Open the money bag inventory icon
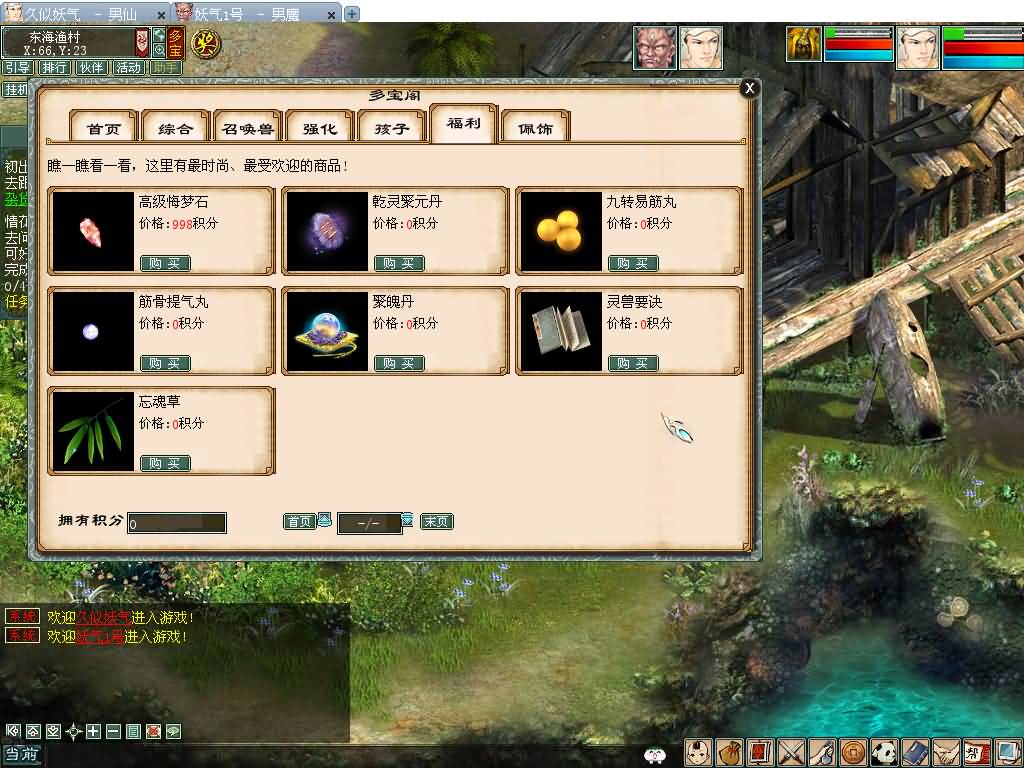The image size is (1024, 768). (x=729, y=752)
